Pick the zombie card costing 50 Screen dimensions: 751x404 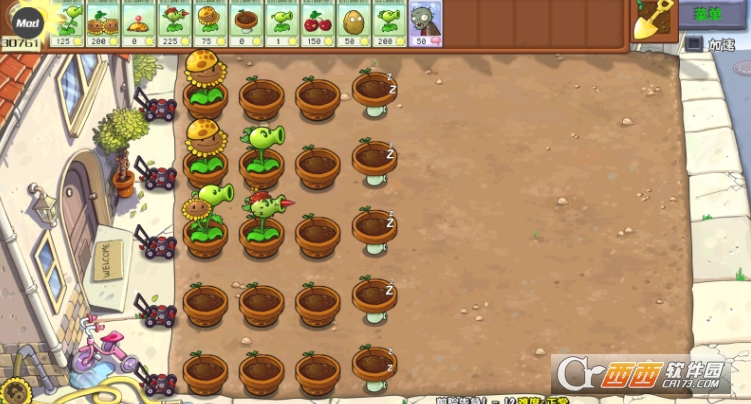pyautogui.click(x=425, y=23)
